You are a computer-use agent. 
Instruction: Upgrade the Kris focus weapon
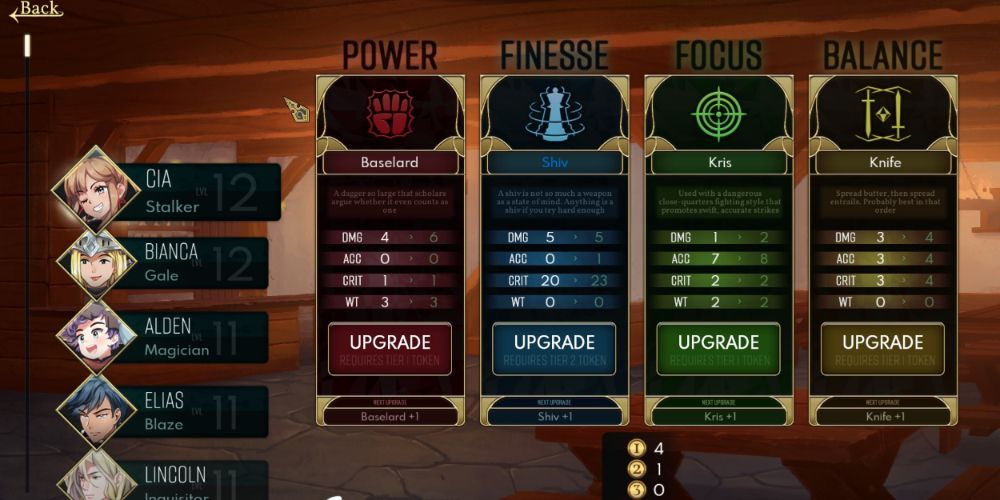tap(718, 349)
